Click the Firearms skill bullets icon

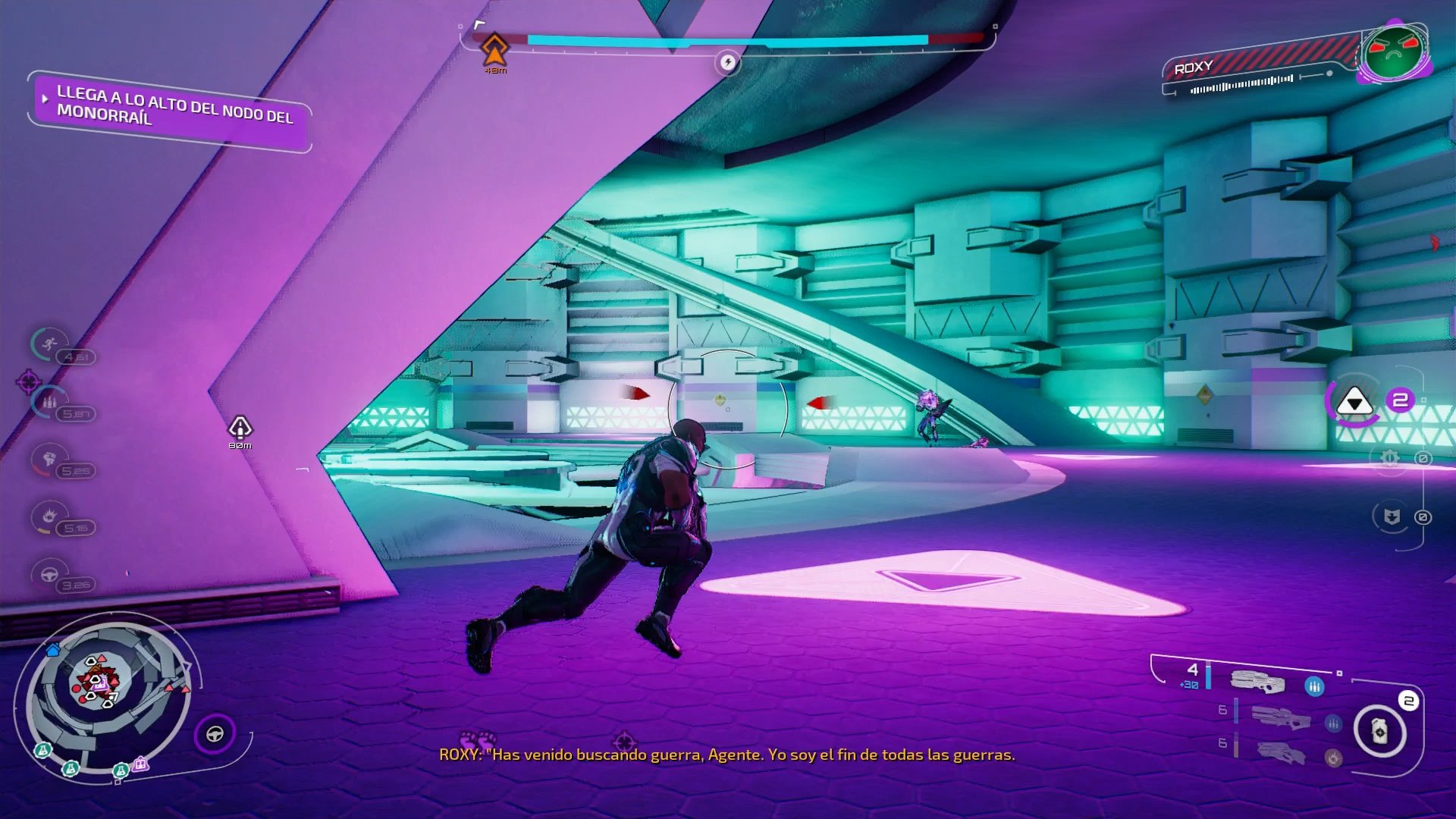pos(49,402)
